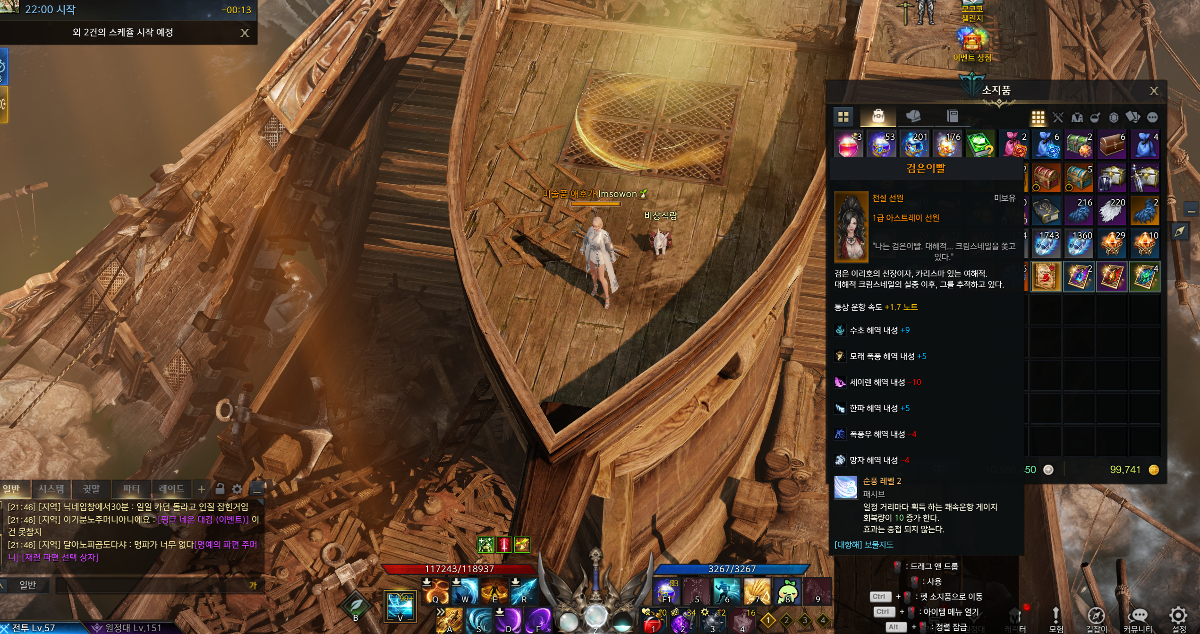Filter inventory by the crossed swords category
The image size is (1200, 634).
click(x=1058, y=117)
